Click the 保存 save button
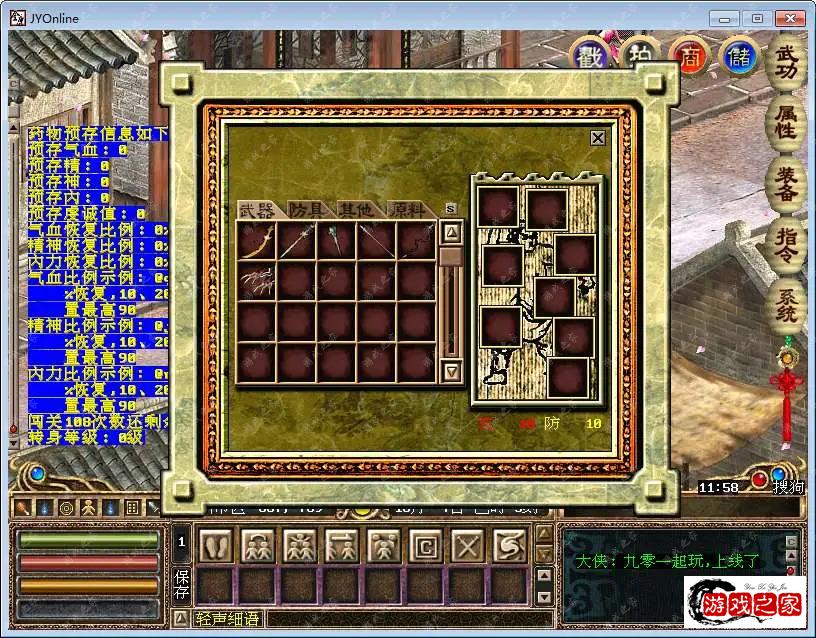This screenshot has width=816, height=638. pos(182,586)
